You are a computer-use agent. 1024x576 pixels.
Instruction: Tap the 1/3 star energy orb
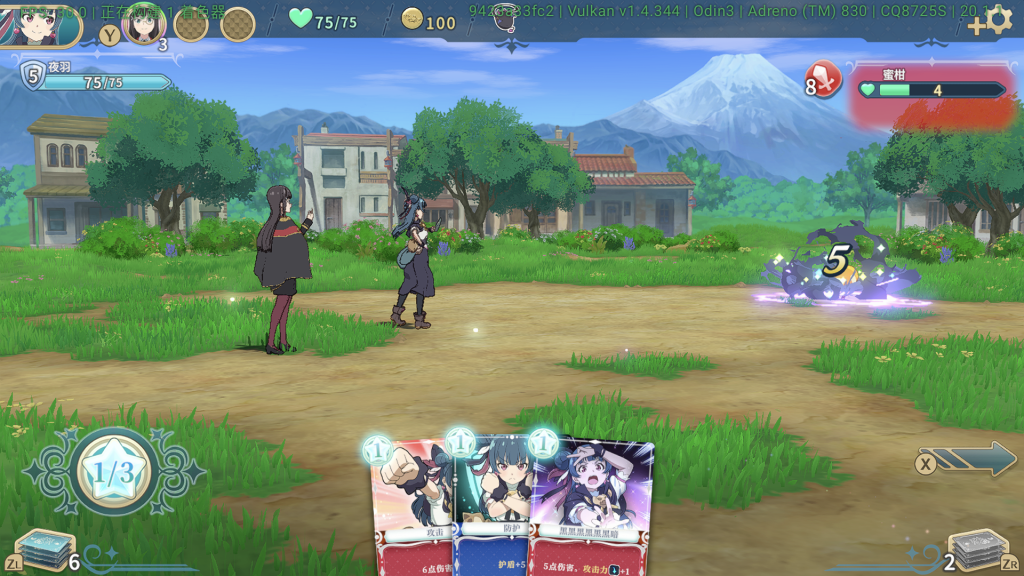point(114,473)
